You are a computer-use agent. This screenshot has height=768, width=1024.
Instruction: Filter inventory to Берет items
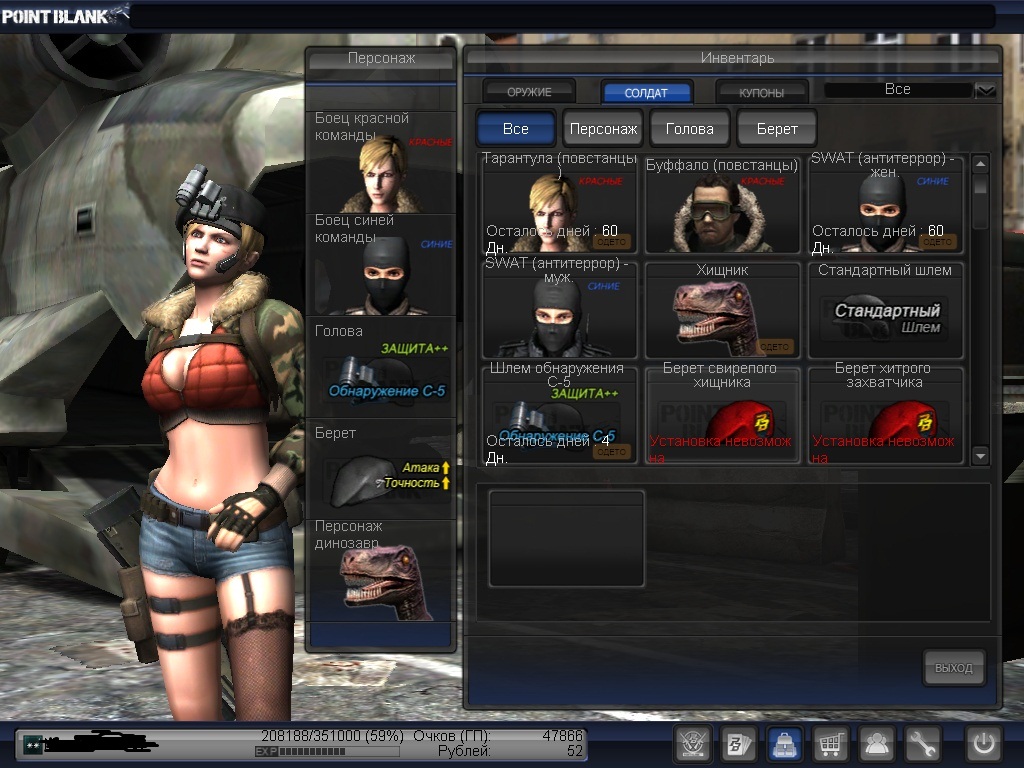point(777,129)
